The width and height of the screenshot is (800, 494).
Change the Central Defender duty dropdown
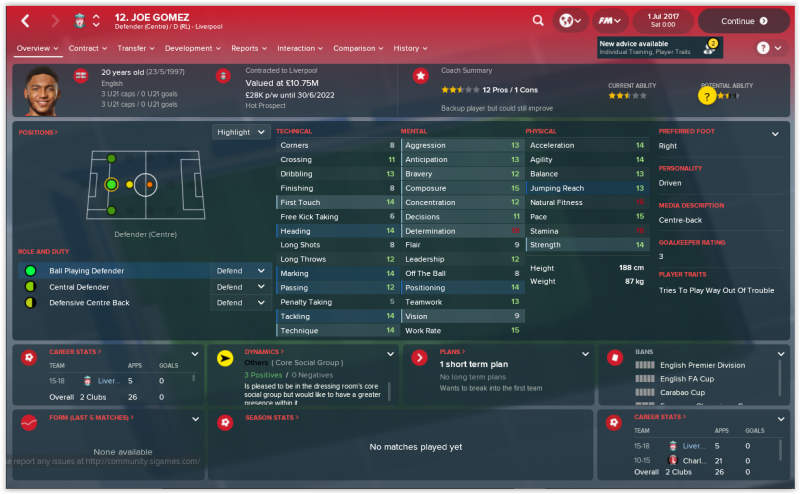(241, 286)
